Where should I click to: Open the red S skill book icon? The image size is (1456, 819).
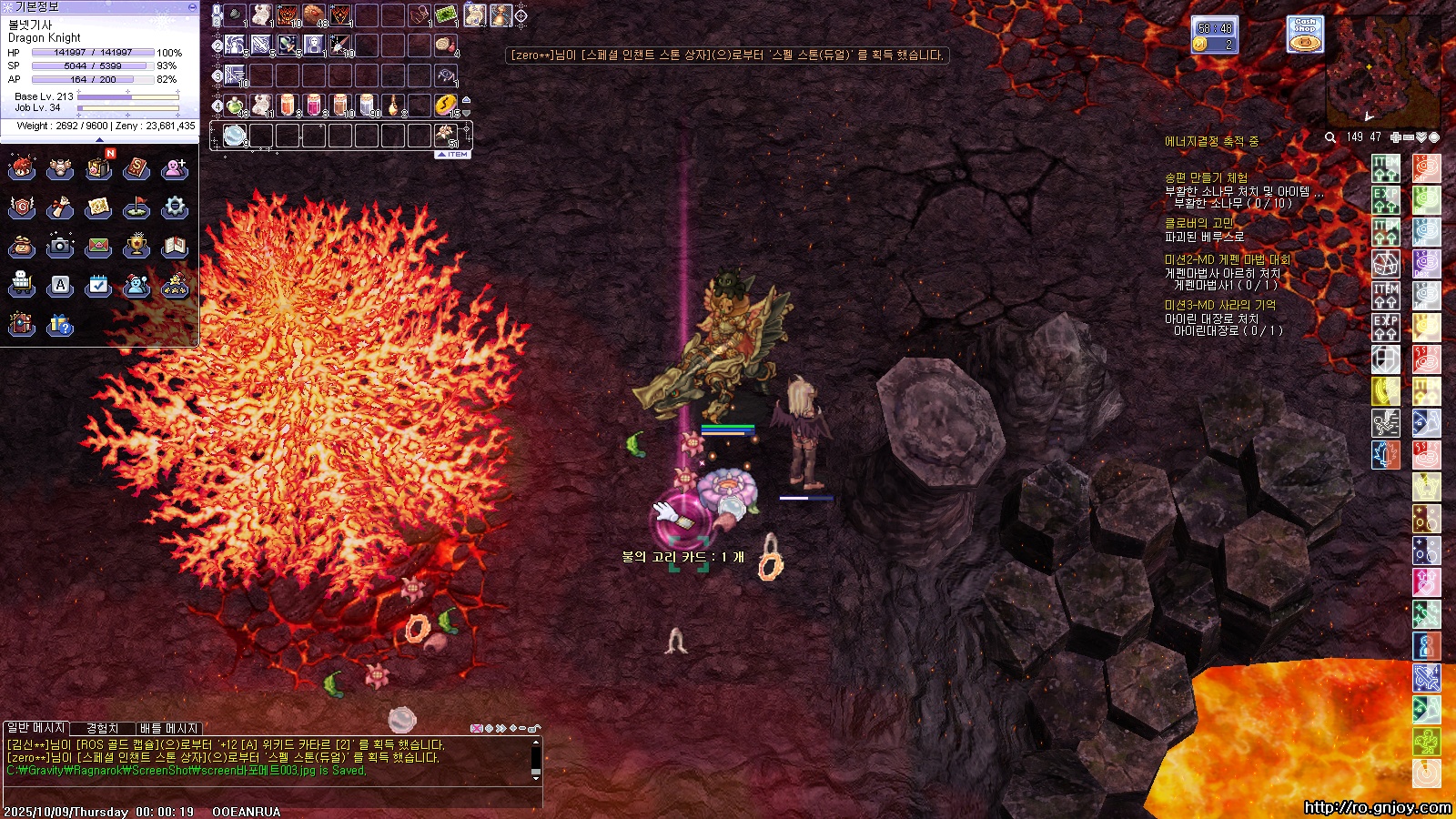click(136, 168)
